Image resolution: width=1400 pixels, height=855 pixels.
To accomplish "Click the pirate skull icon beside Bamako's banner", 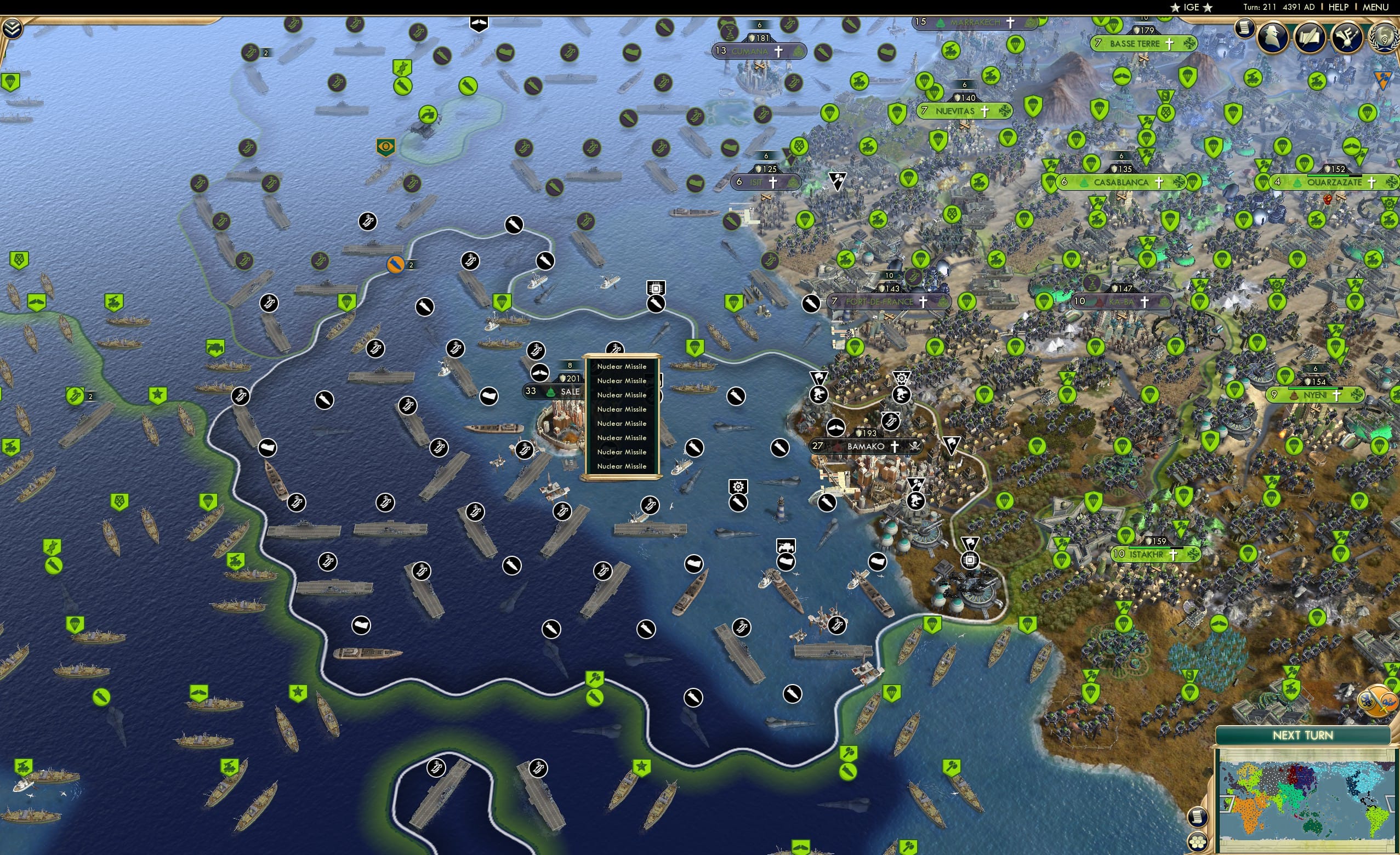I will coord(915,447).
